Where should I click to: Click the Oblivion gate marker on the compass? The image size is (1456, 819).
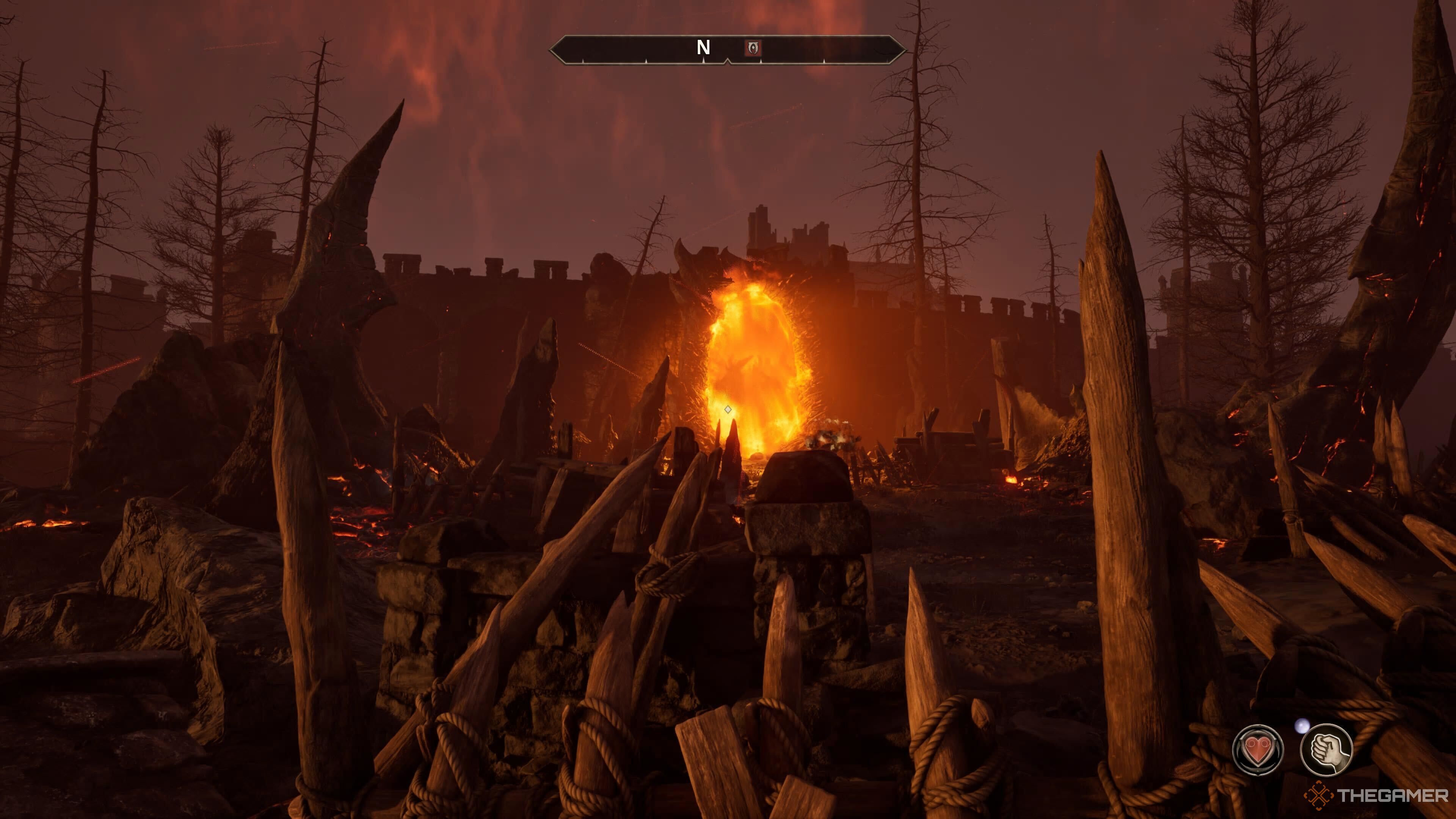pyautogui.click(x=753, y=48)
